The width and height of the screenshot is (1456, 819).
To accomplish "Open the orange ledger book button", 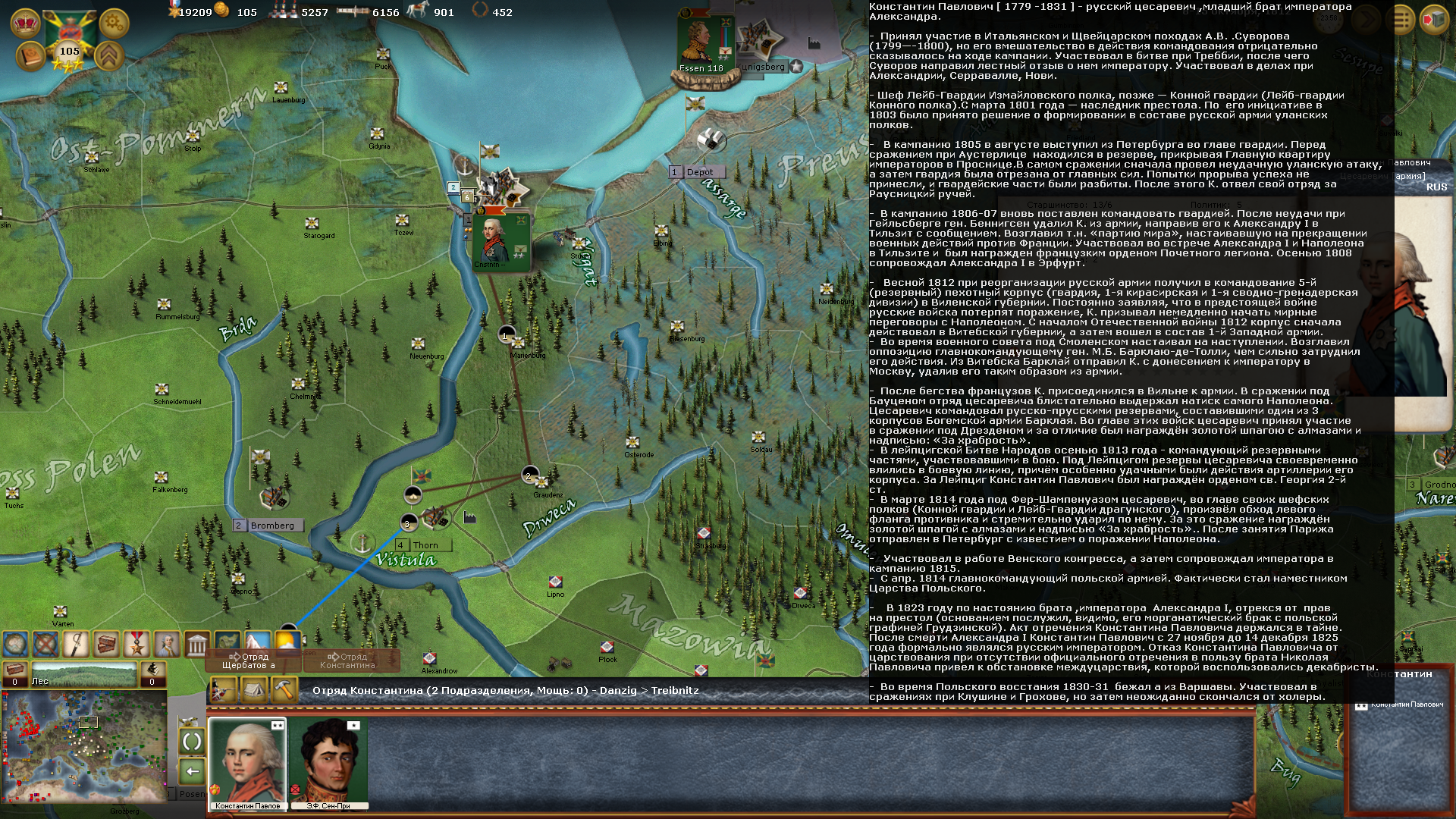I will [30, 56].
